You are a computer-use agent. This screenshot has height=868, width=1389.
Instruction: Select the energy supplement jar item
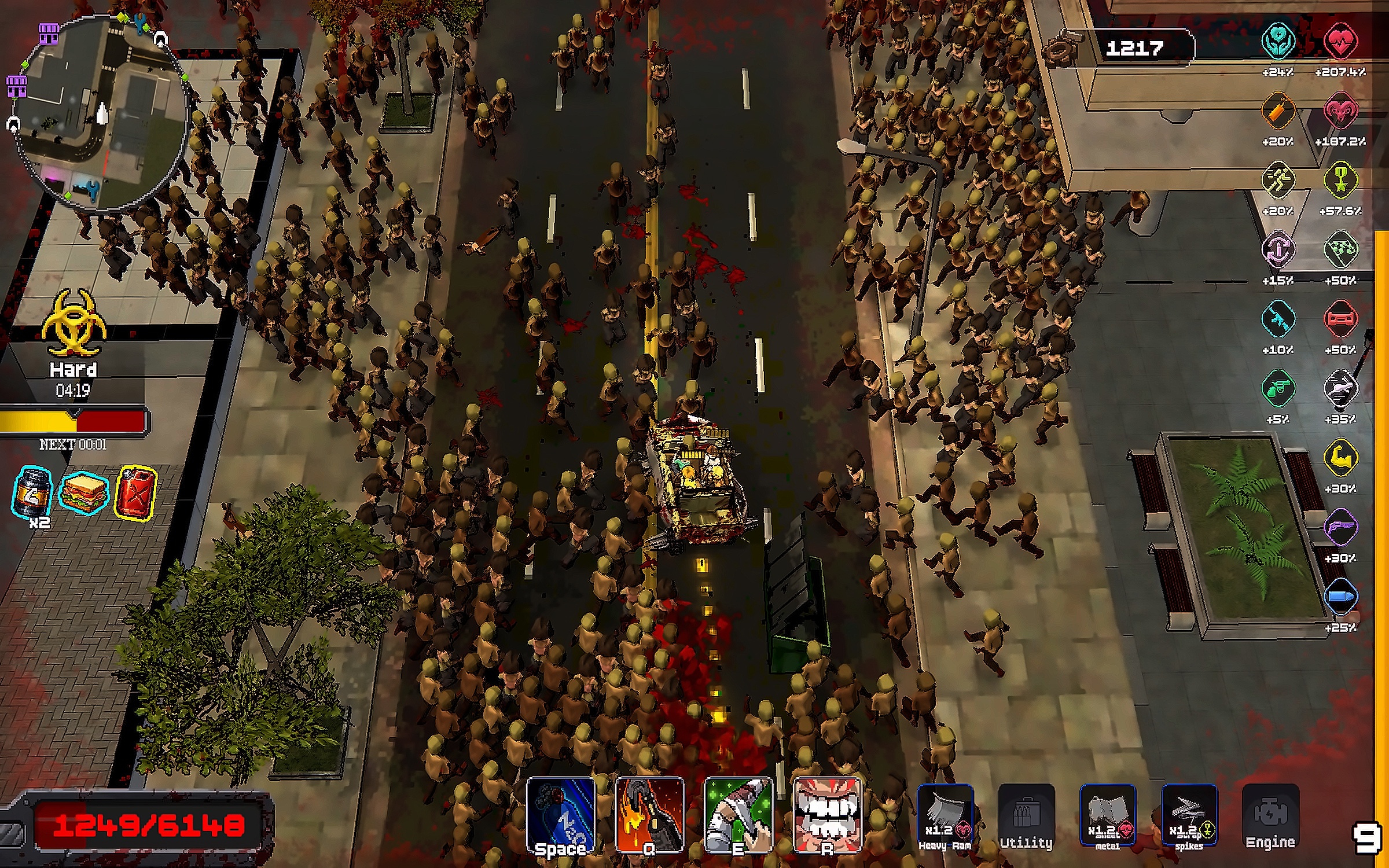[x=32, y=493]
